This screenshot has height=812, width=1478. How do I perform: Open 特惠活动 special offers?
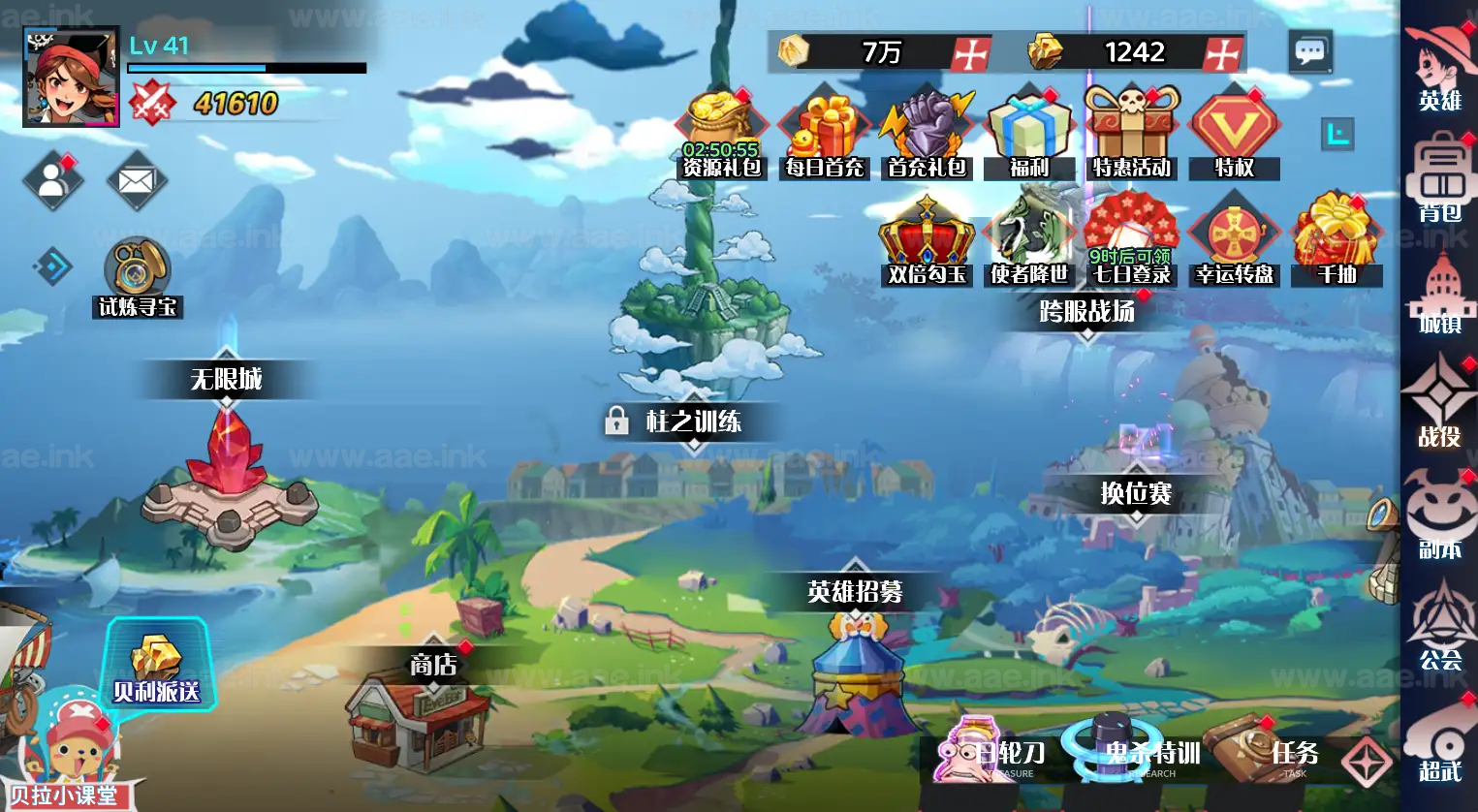(1131, 136)
